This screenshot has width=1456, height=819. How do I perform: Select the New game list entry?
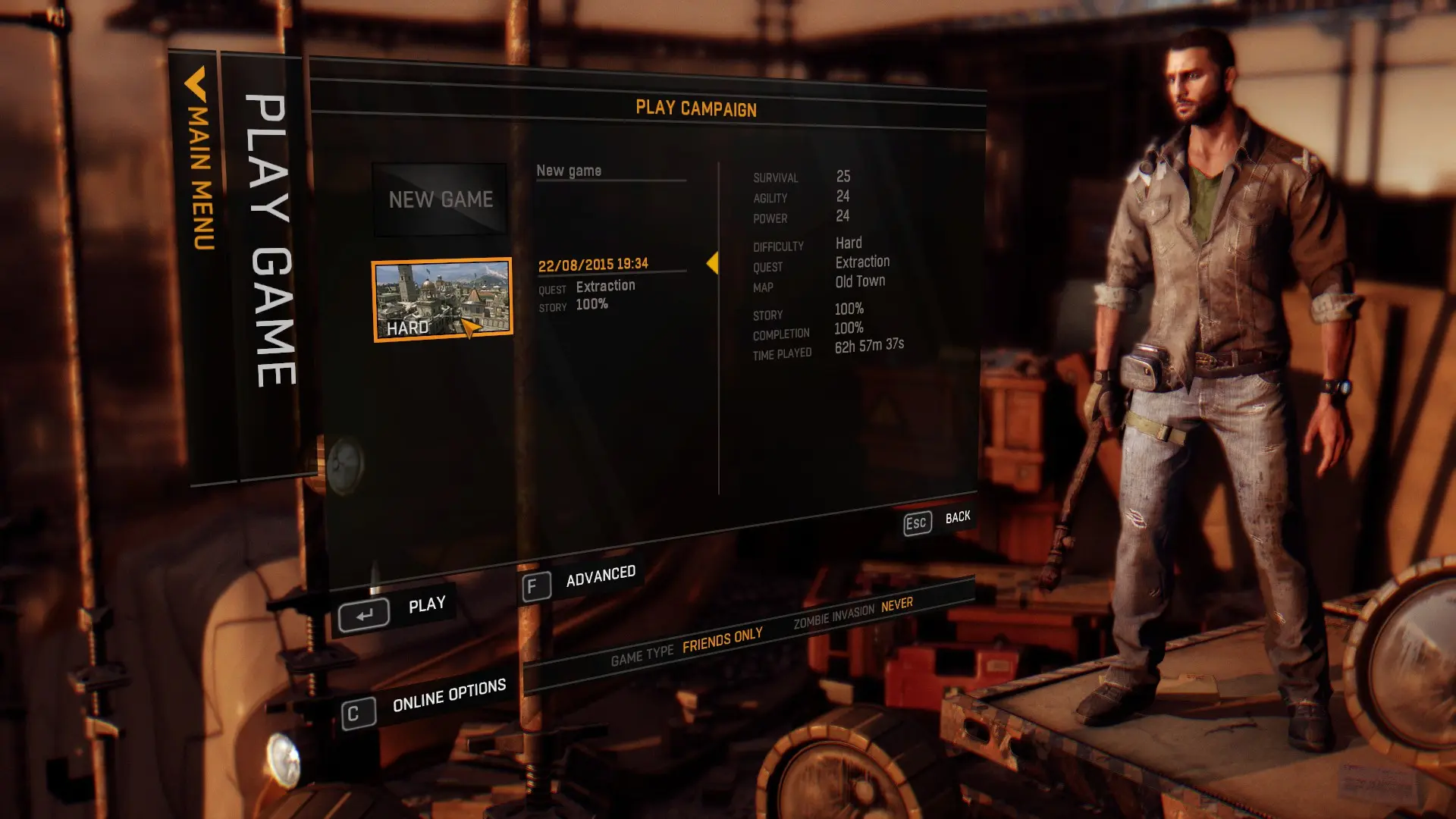[x=569, y=171]
